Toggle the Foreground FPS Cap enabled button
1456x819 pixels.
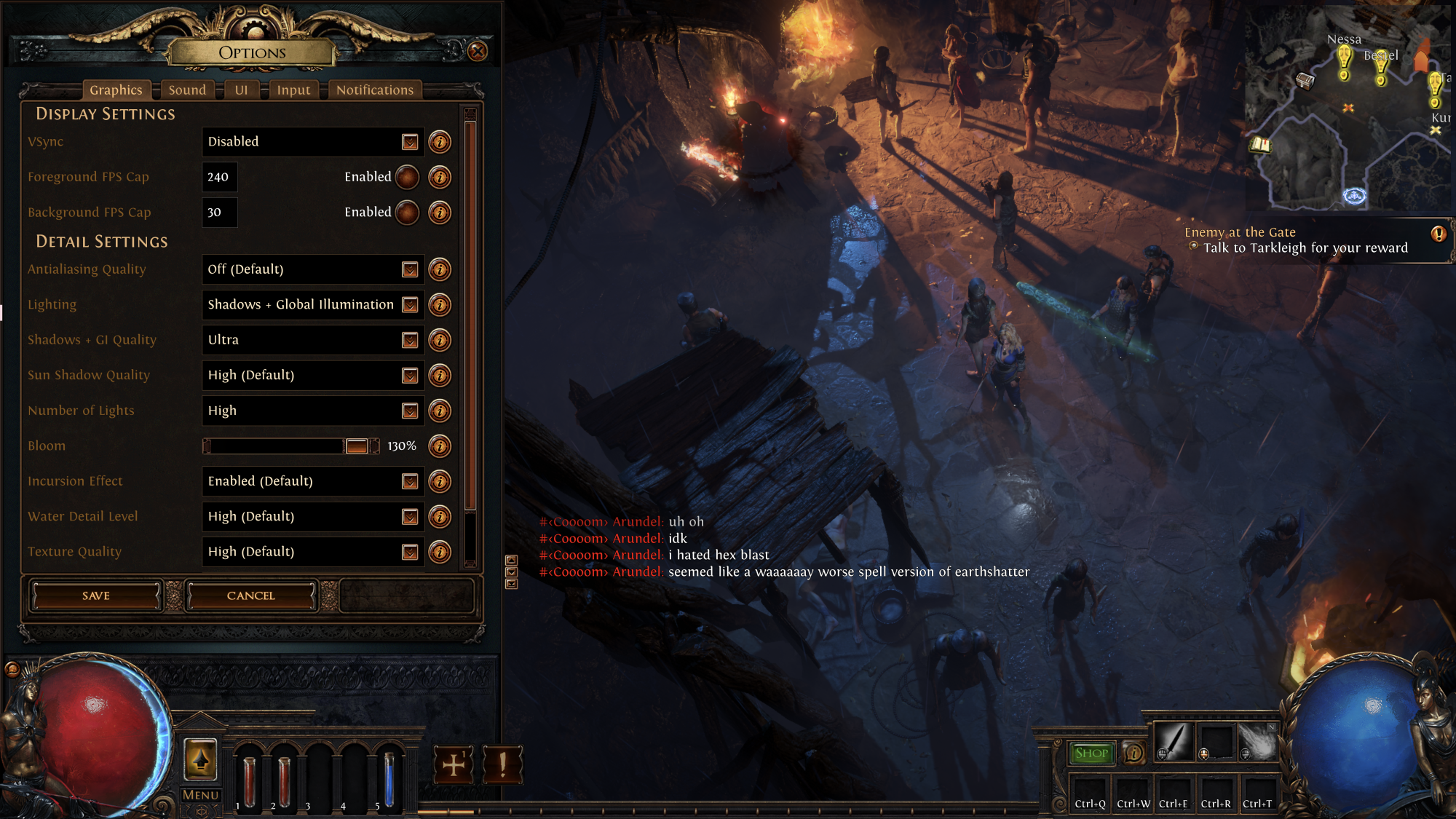point(407,177)
